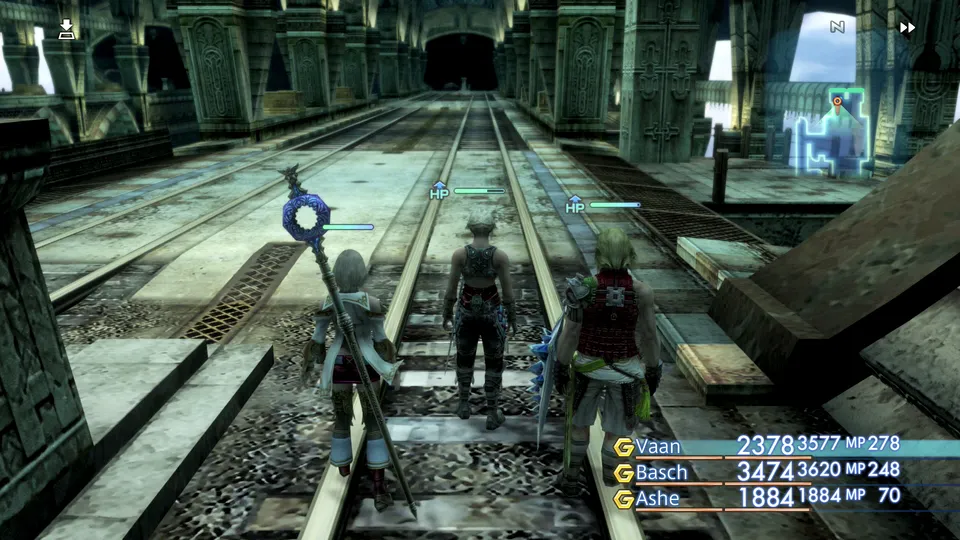Click the fast-forward speed icon
Viewport: 960px width, 540px height.
point(907,28)
